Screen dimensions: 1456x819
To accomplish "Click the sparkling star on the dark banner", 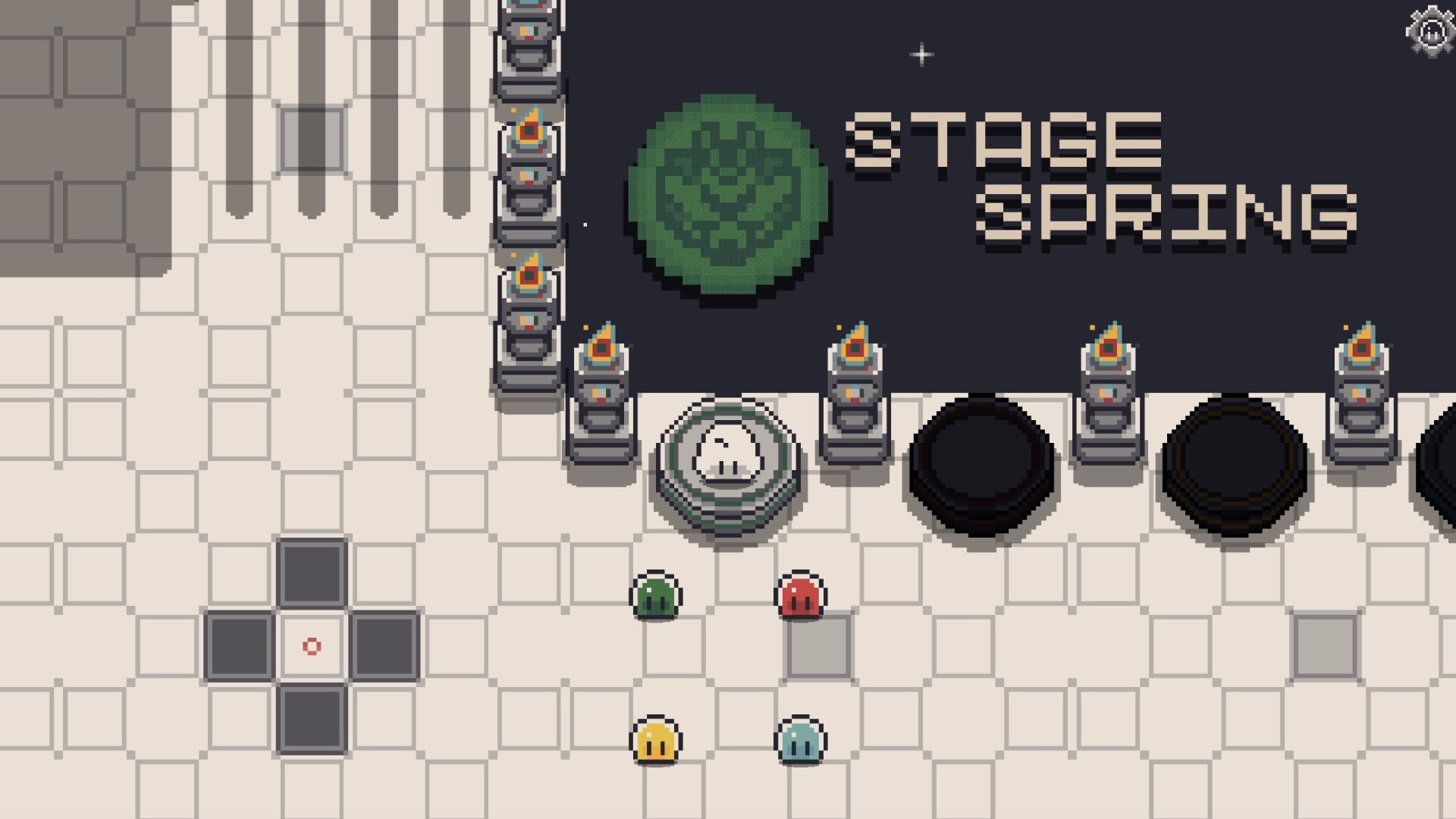I will tap(921, 54).
